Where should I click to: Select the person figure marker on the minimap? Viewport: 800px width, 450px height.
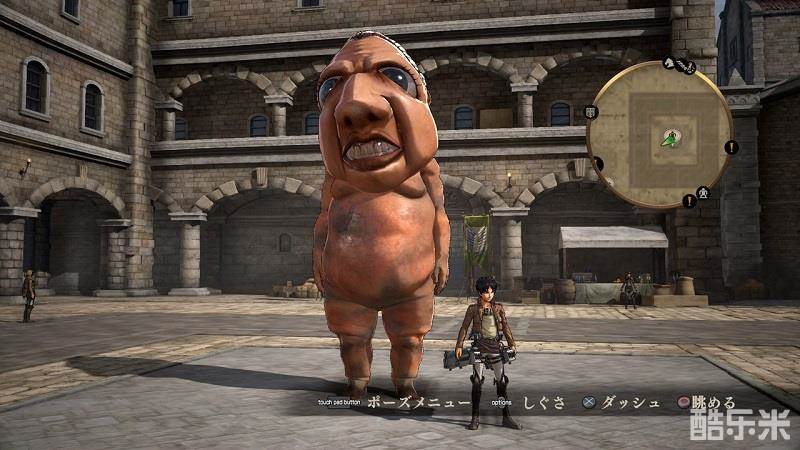[x=704, y=191]
